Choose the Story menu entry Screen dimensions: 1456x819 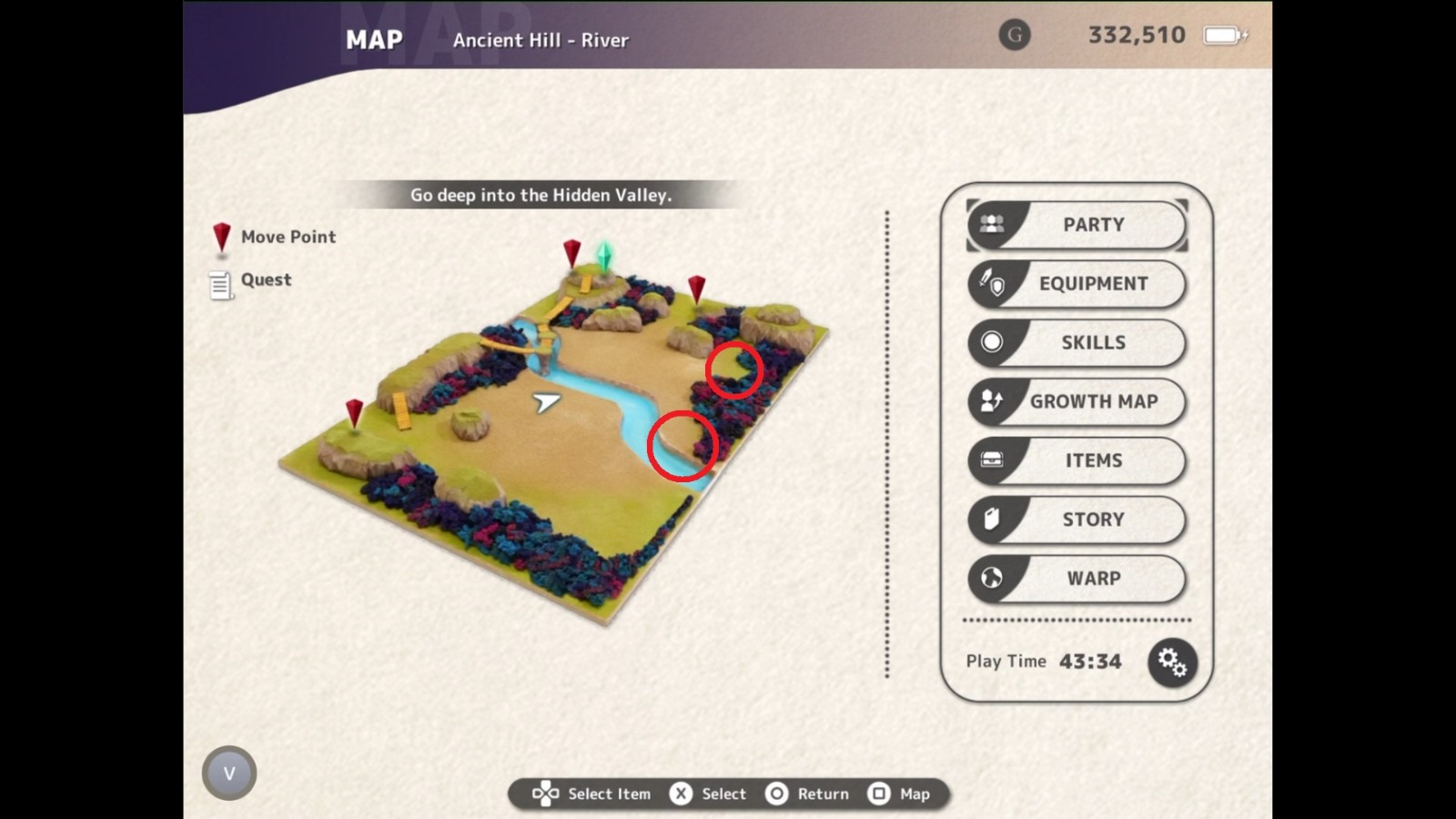point(1077,520)
